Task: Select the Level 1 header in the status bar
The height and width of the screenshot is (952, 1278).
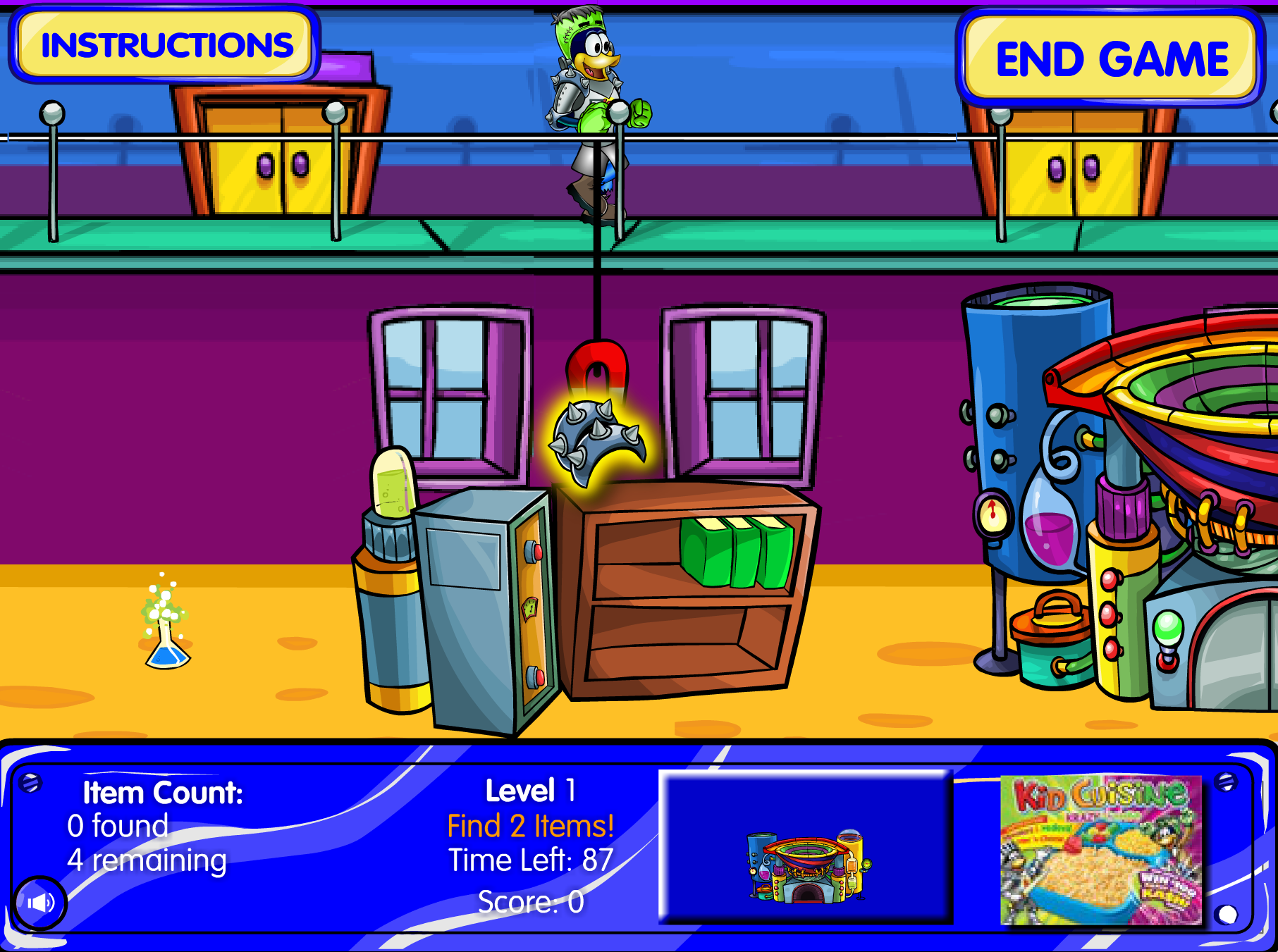Action: [x=529, y=791]
